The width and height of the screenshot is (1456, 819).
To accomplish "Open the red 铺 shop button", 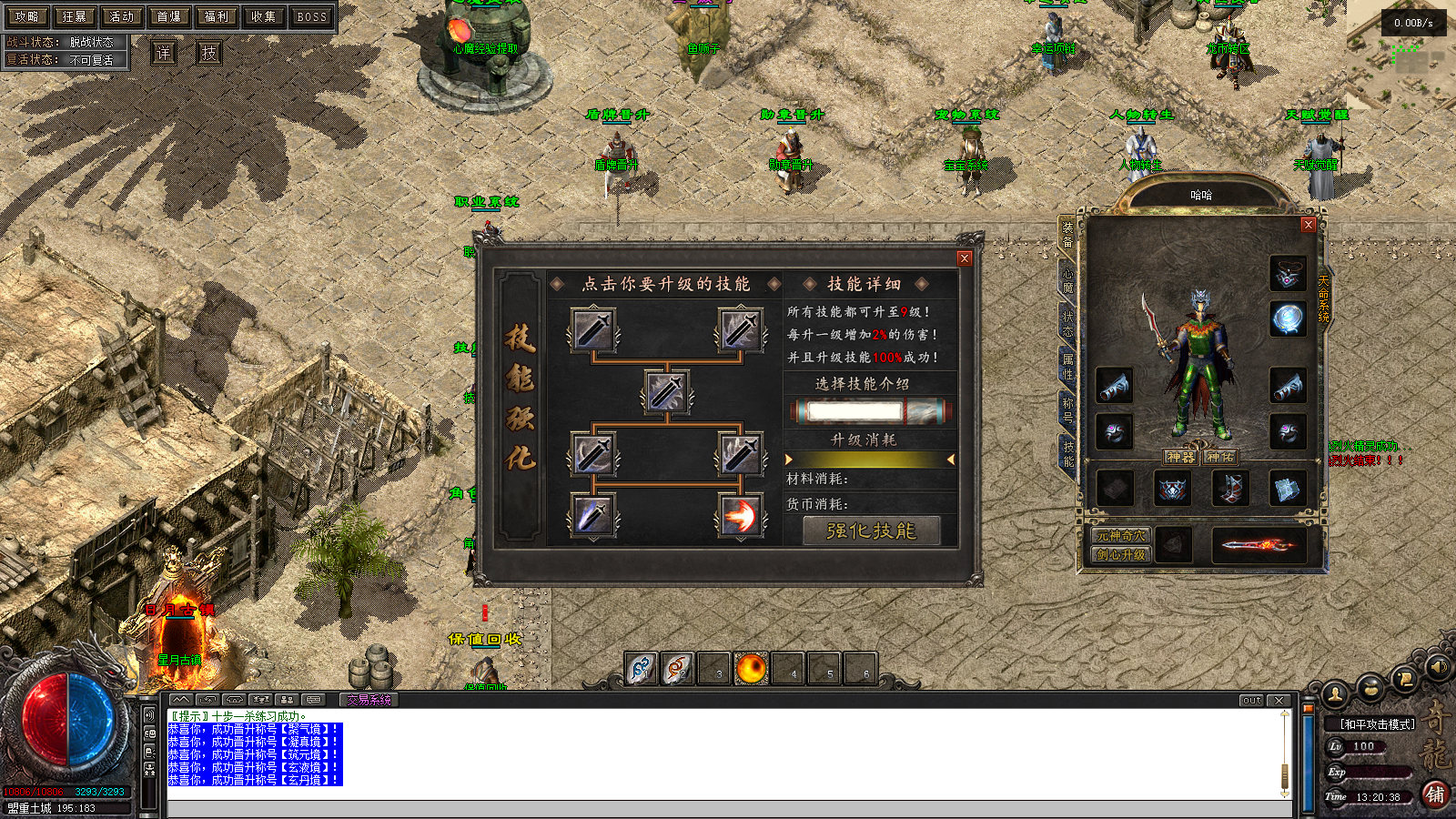I will (x=1435, y=794).
